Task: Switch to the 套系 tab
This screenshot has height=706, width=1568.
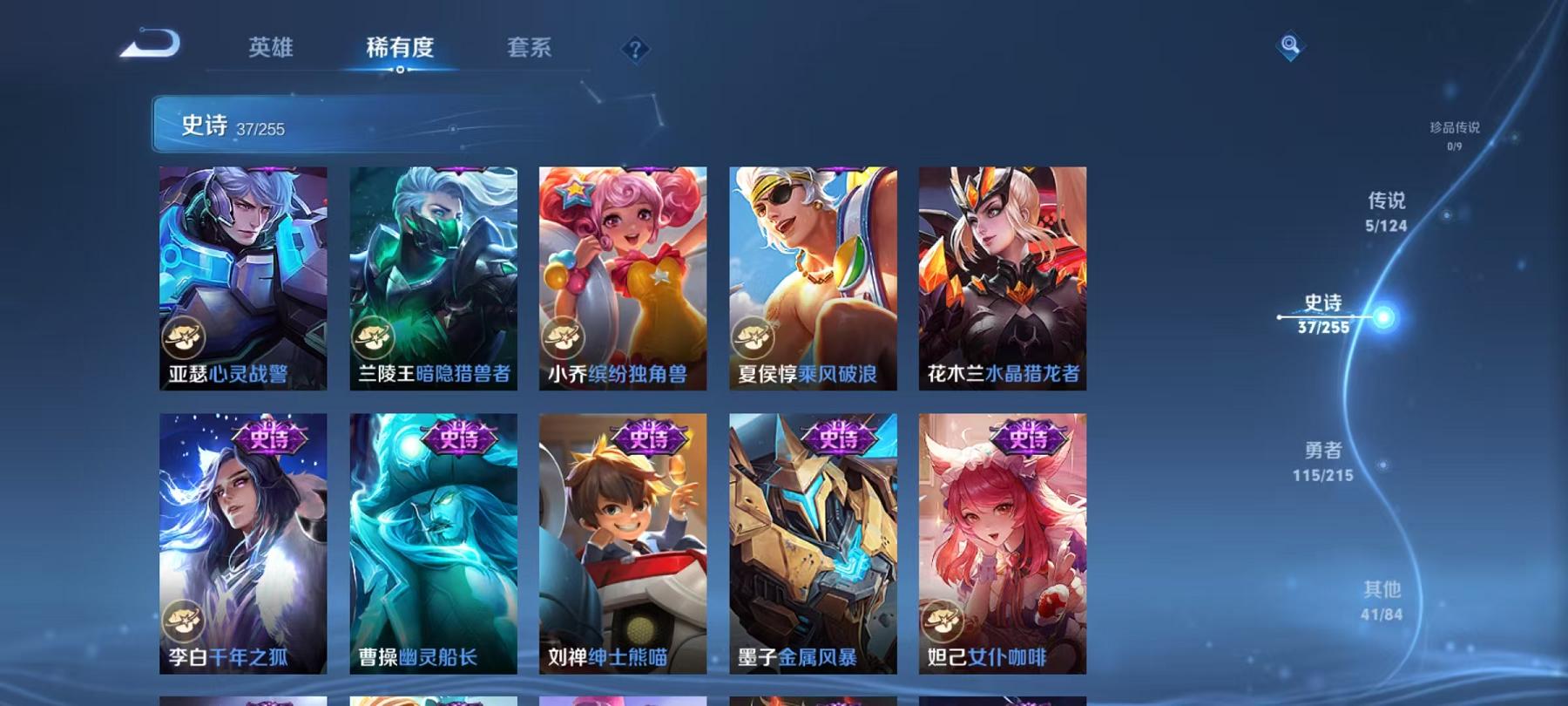Action: pos(530,50)
